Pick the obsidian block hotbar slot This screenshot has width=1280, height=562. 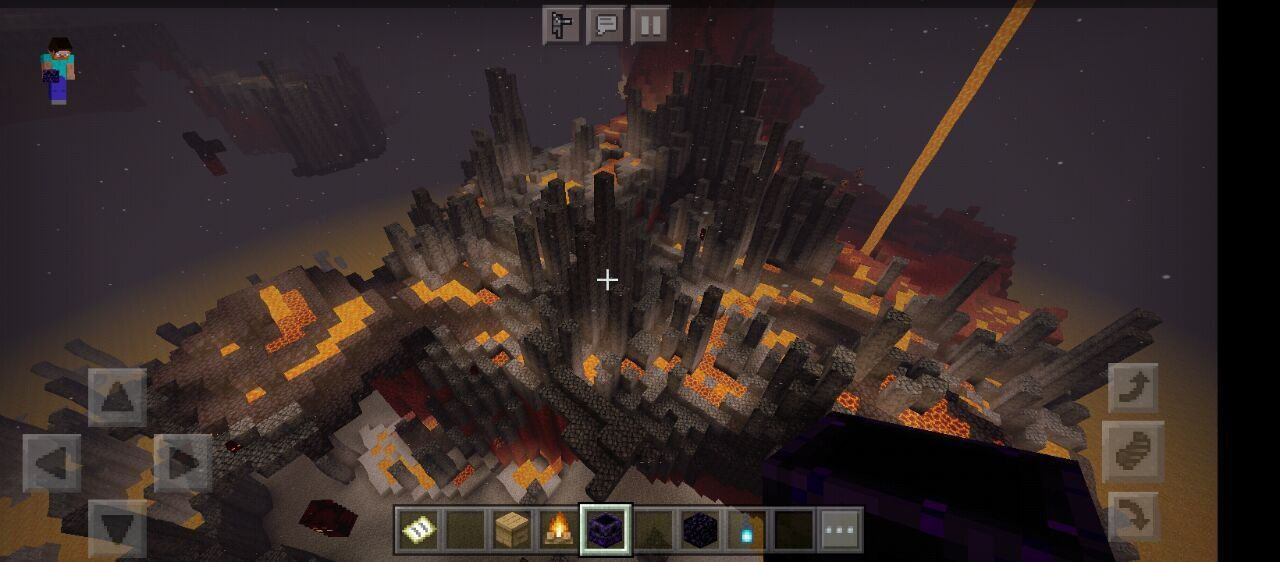coord(699,530)
